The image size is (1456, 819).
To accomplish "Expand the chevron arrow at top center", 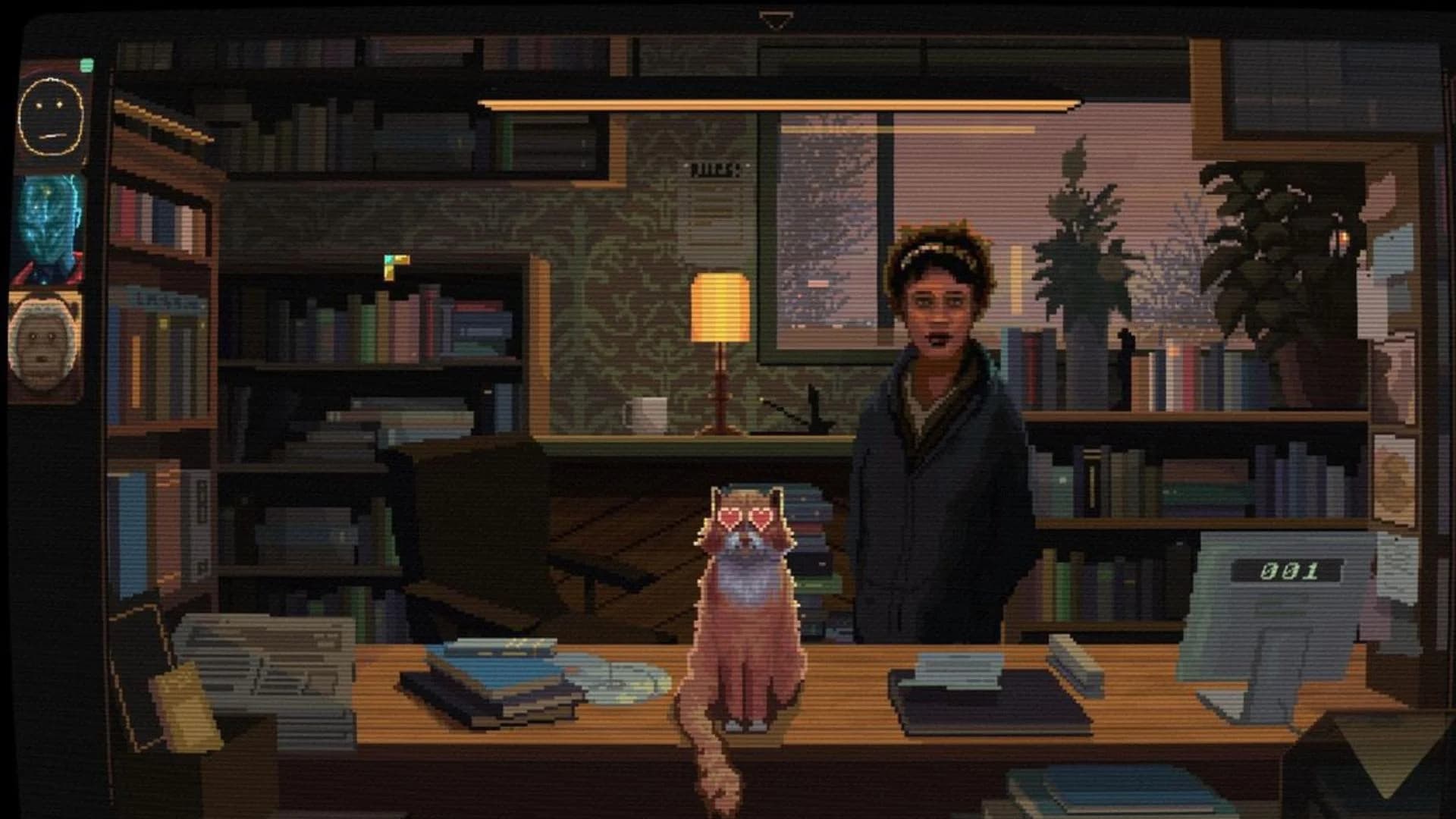I will pyautogui.click(x=776, y=17).
